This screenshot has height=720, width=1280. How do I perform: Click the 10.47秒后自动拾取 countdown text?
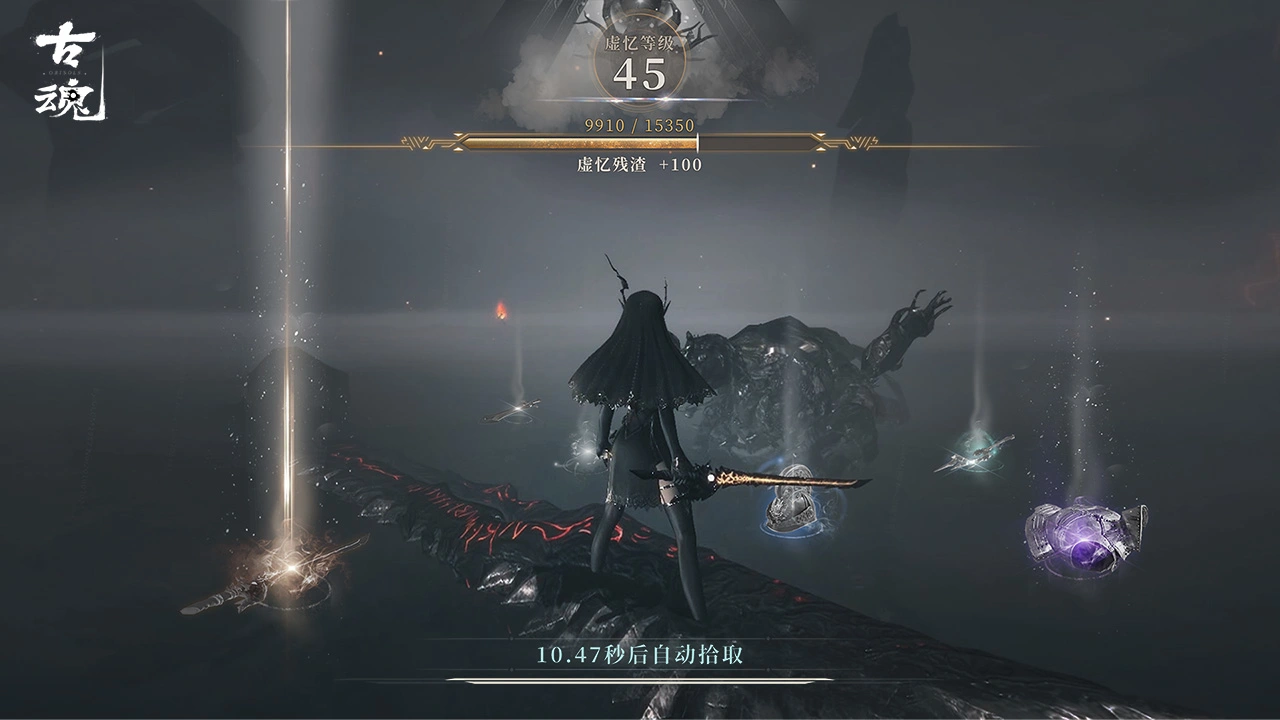640,657
